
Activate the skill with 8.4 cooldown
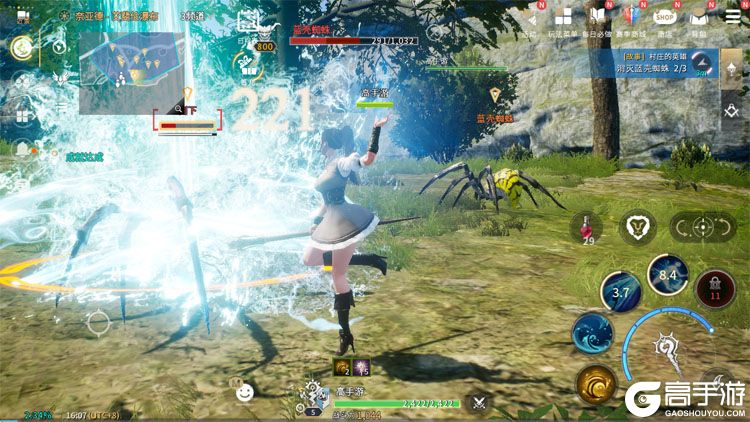tap(668, 274)
